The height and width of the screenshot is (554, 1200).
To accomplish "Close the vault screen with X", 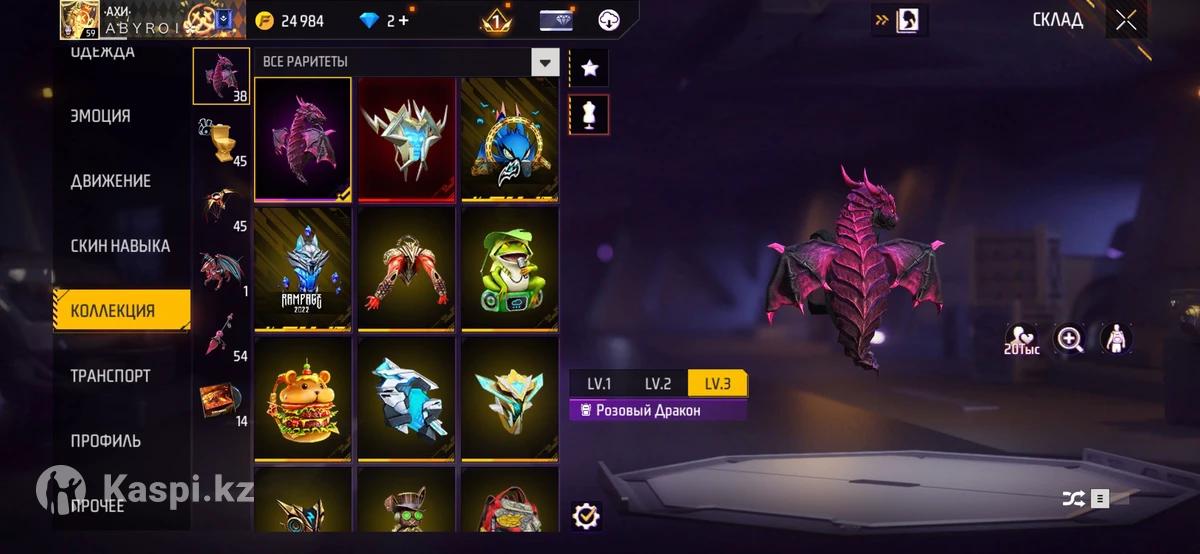I will tap(1126, 20).
